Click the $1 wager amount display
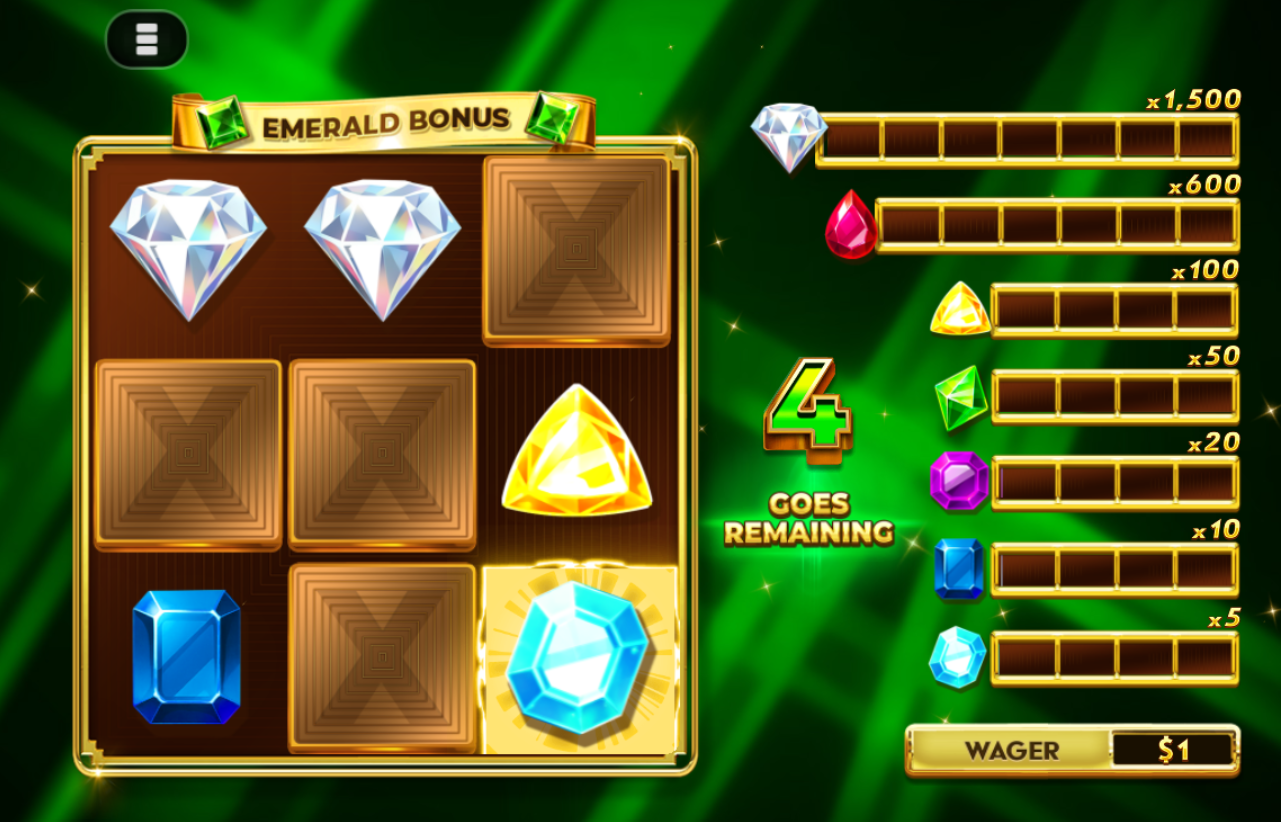The height and width of the screenshot is (822, 1281). coord(1177,748)
